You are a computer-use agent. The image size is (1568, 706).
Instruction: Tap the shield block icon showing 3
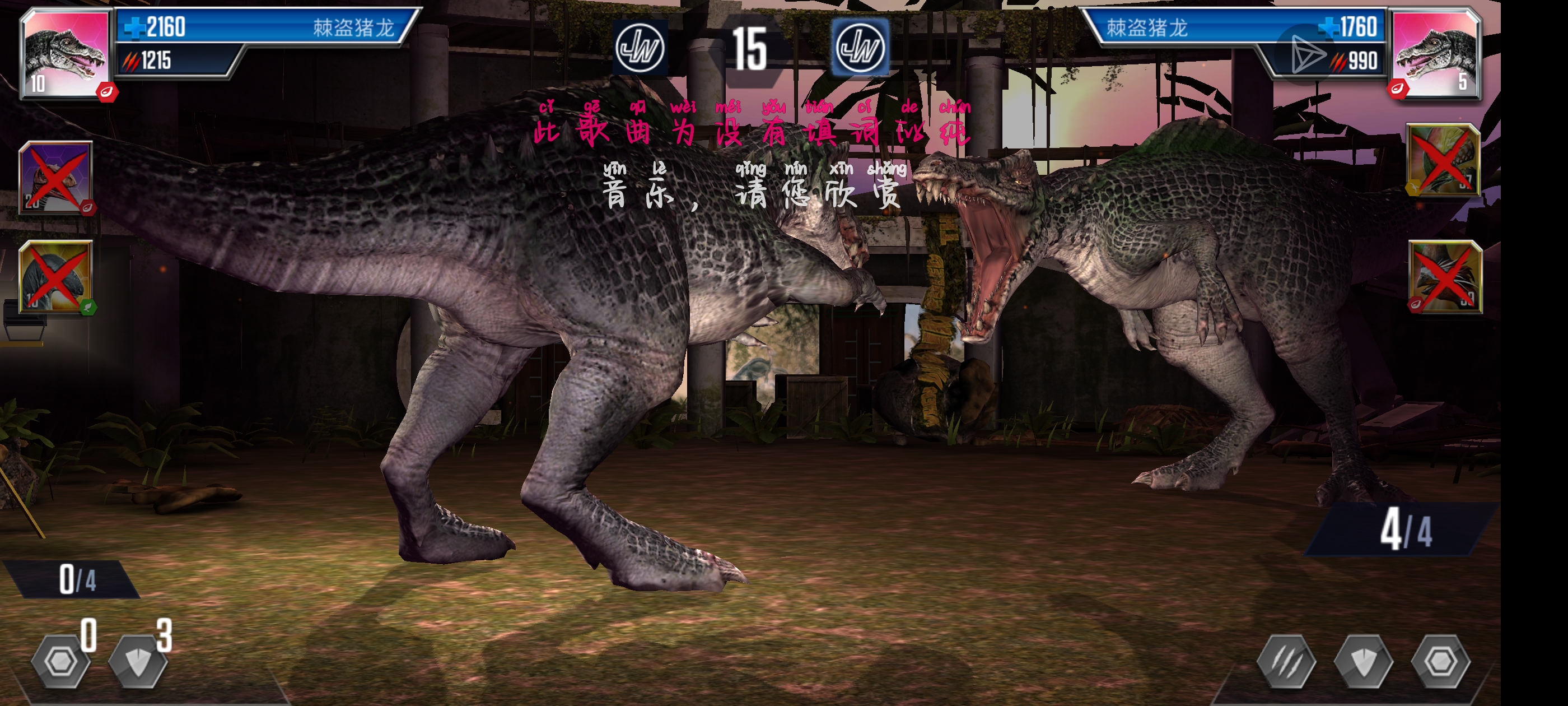click(x=138, y=662)
